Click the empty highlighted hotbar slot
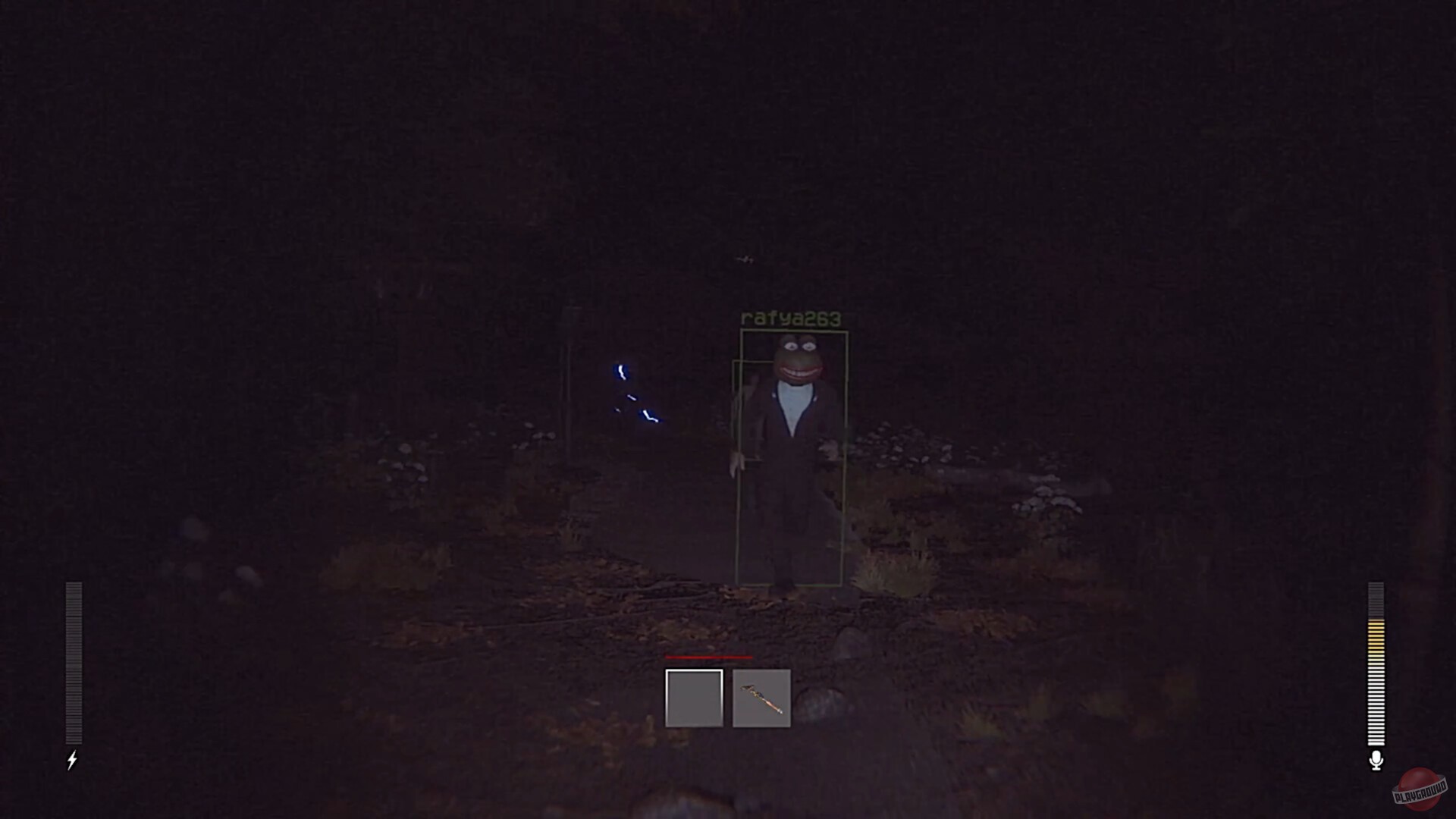 (x=694, y=698)
